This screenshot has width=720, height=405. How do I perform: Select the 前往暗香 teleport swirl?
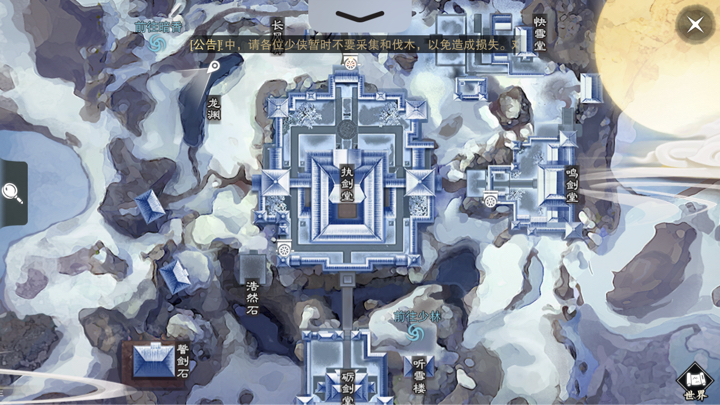point(155,43)
